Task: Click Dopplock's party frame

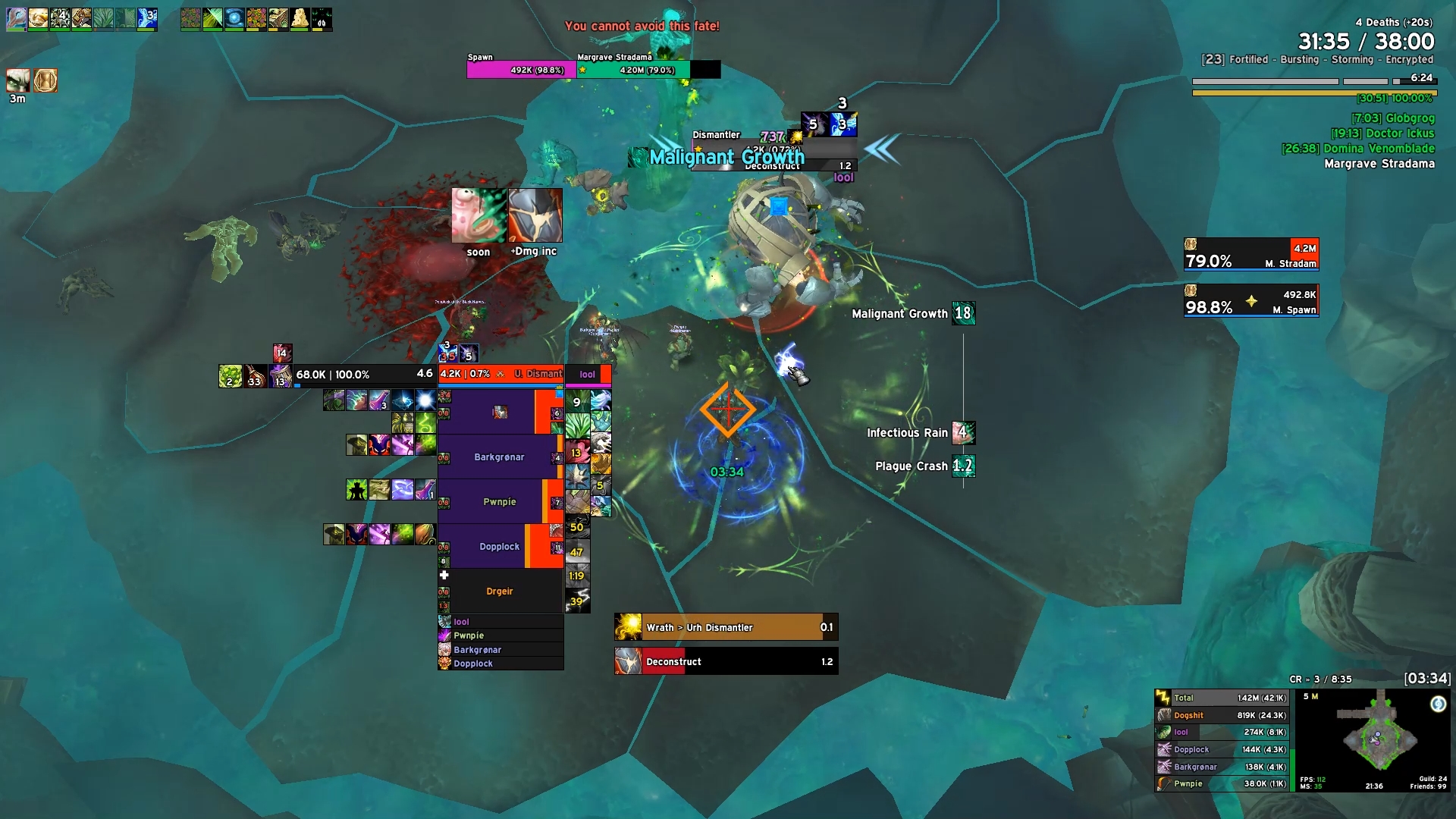Action: pos(499,546)
